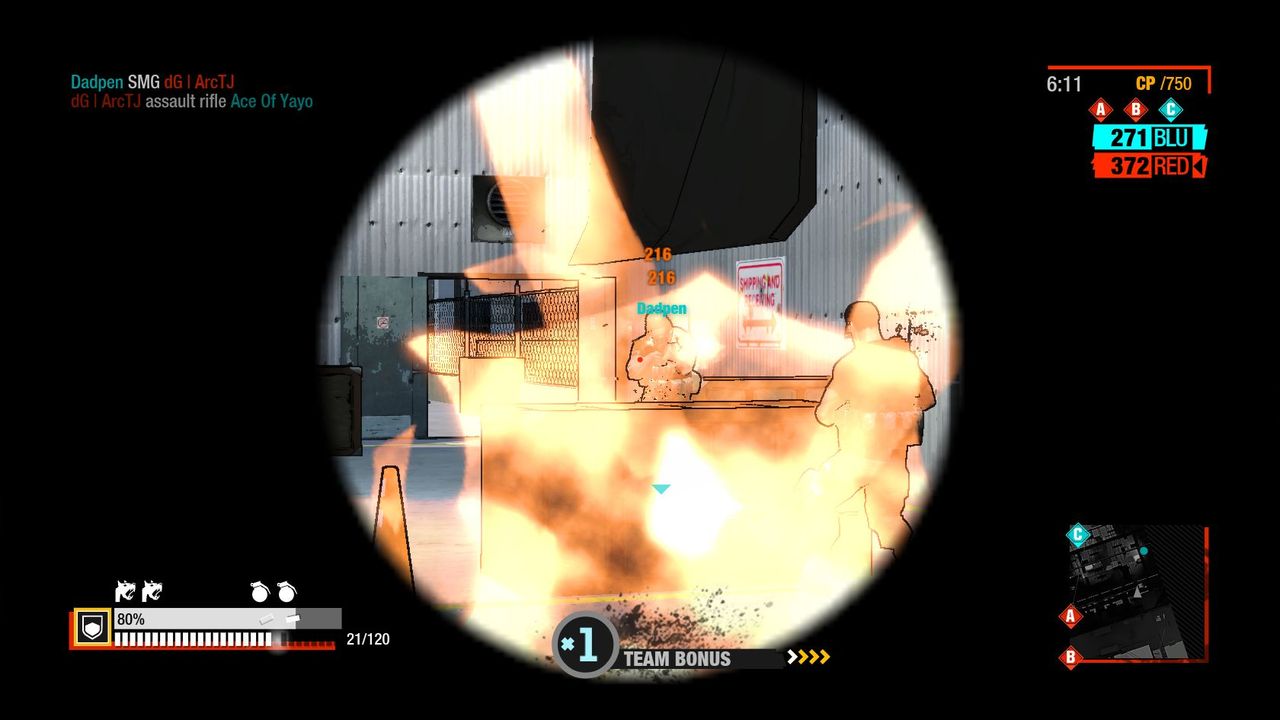
Task: Click the cyan control point C diamond
Action: click(1171, 110)
